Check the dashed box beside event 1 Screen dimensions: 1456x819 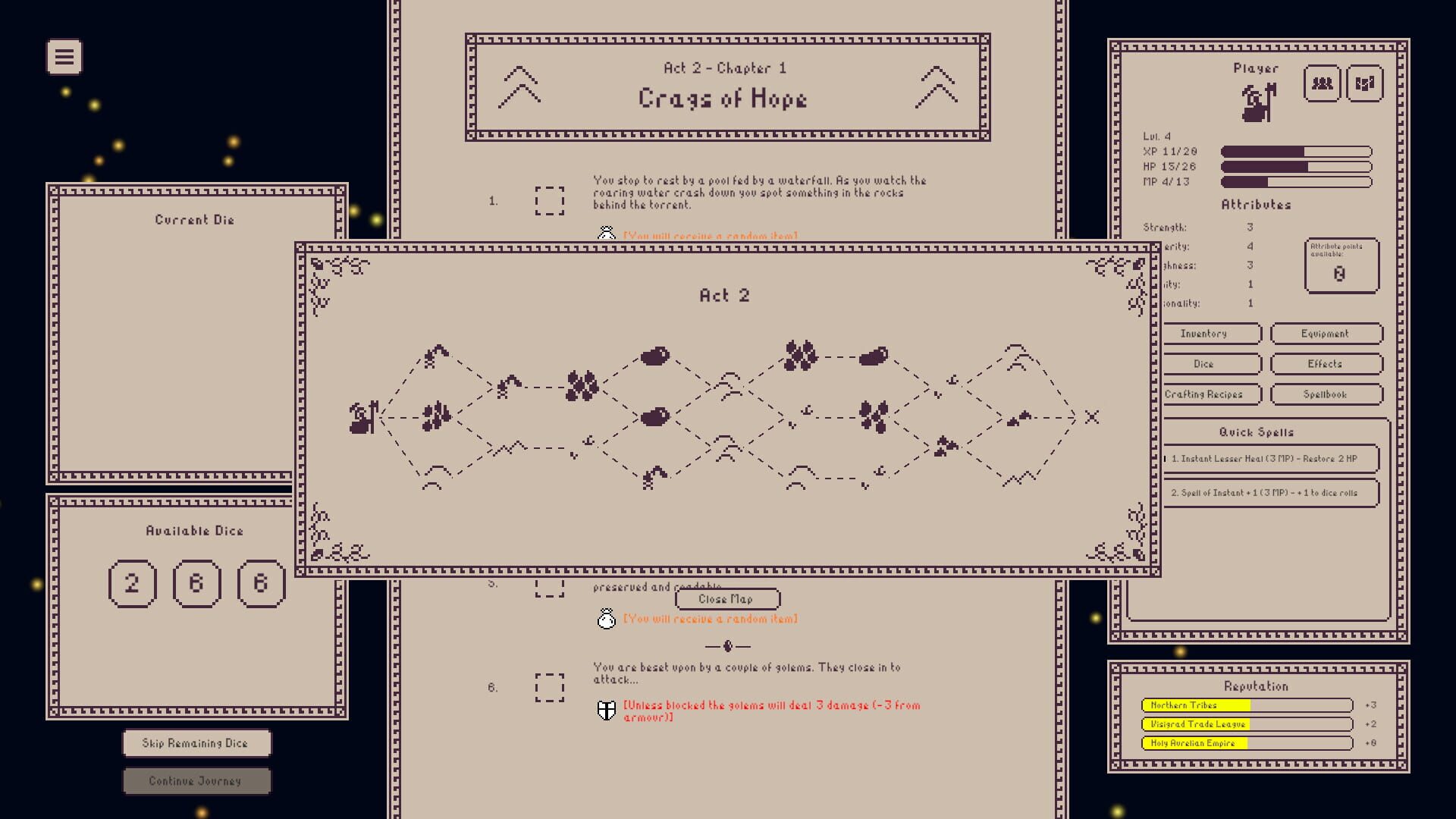click(x=551, y=199)
